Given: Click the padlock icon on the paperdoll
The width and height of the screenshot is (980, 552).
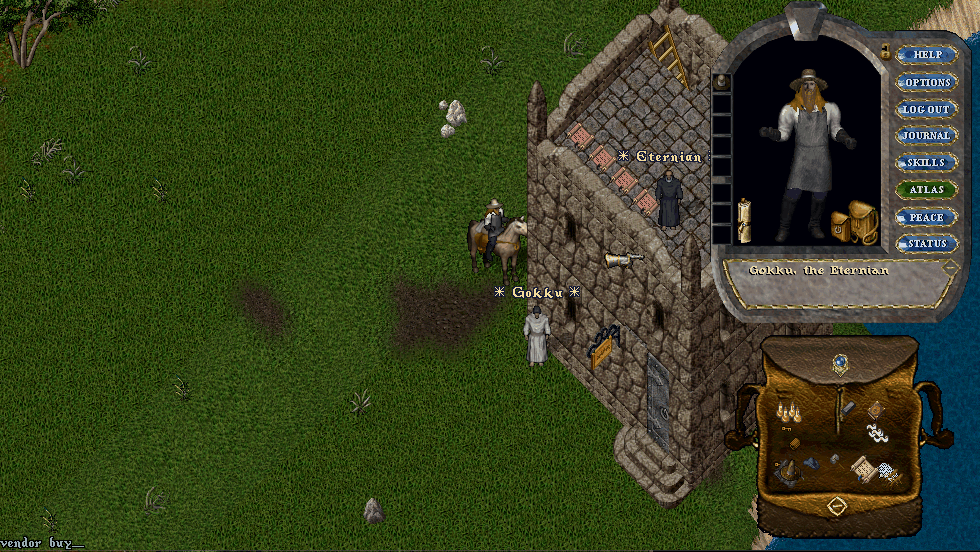Looking at the screenshot, I should 885,51.
